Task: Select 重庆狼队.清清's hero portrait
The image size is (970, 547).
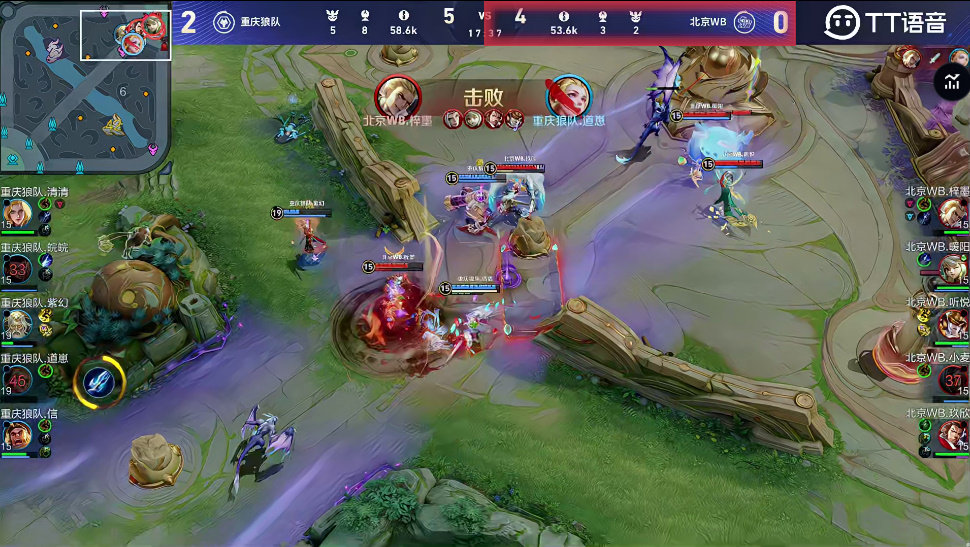Action: [17, 213]
